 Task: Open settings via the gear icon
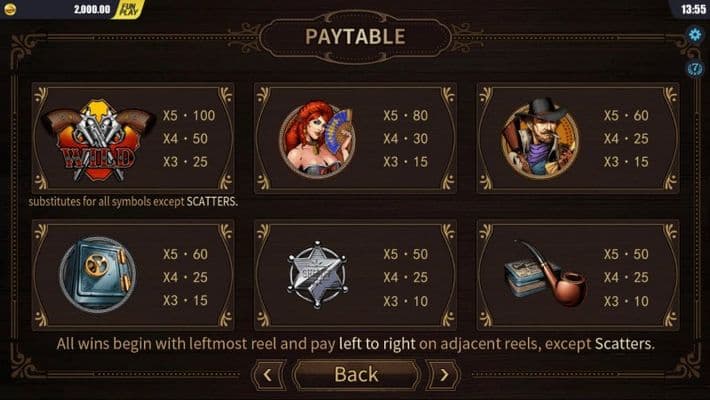coord(695,35)
